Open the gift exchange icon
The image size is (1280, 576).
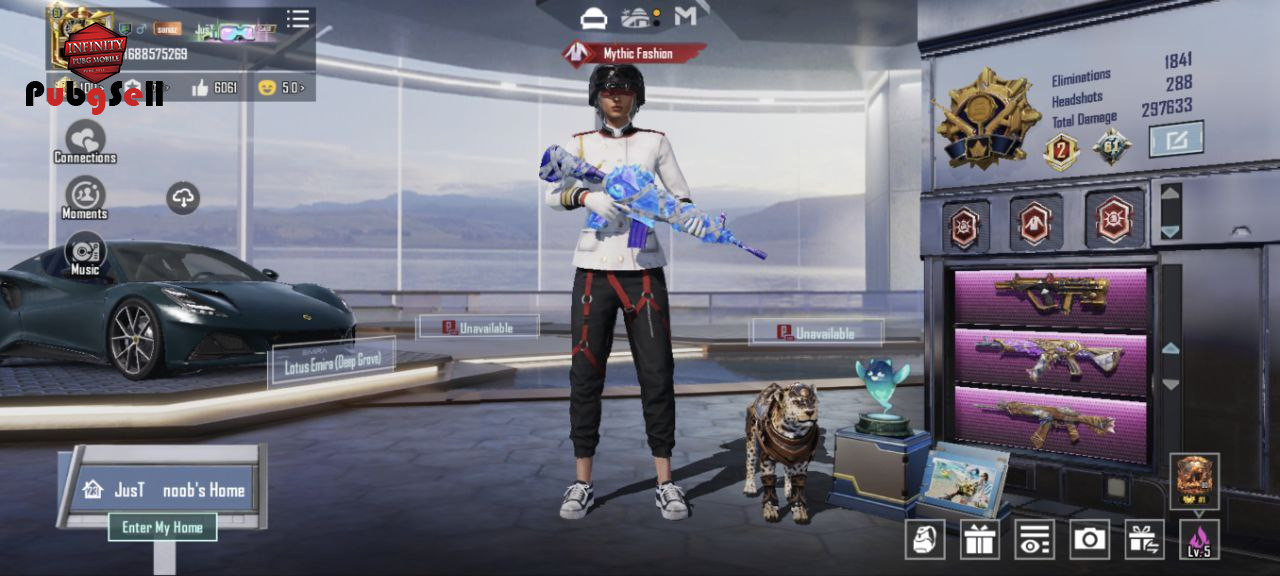1144,540
